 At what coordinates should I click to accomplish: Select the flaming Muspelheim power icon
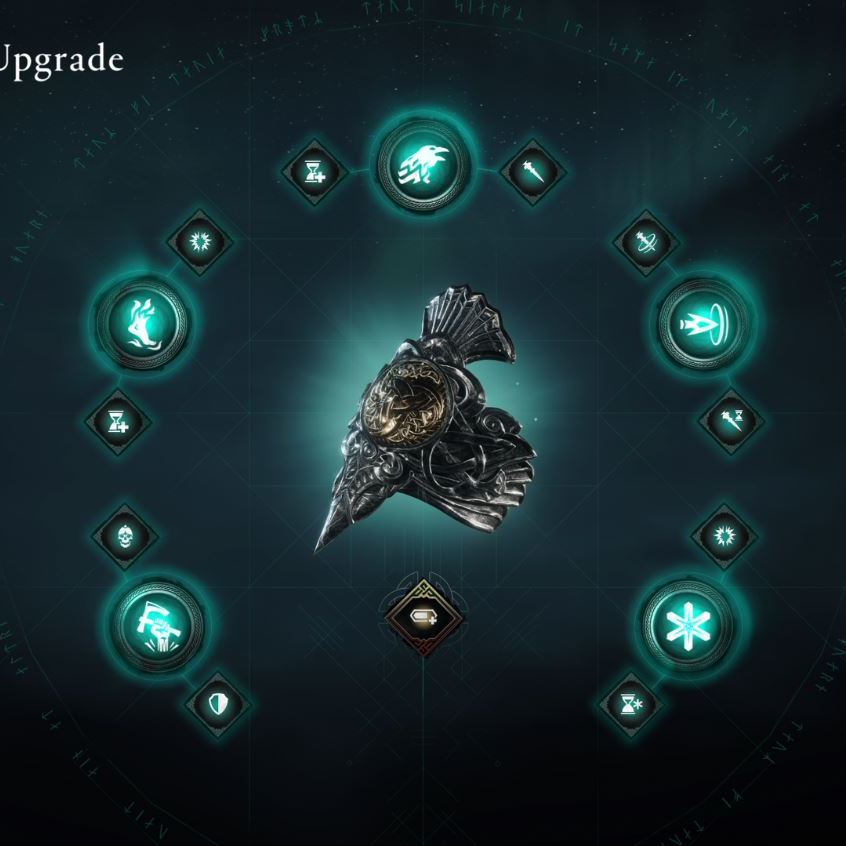[142, 321]
